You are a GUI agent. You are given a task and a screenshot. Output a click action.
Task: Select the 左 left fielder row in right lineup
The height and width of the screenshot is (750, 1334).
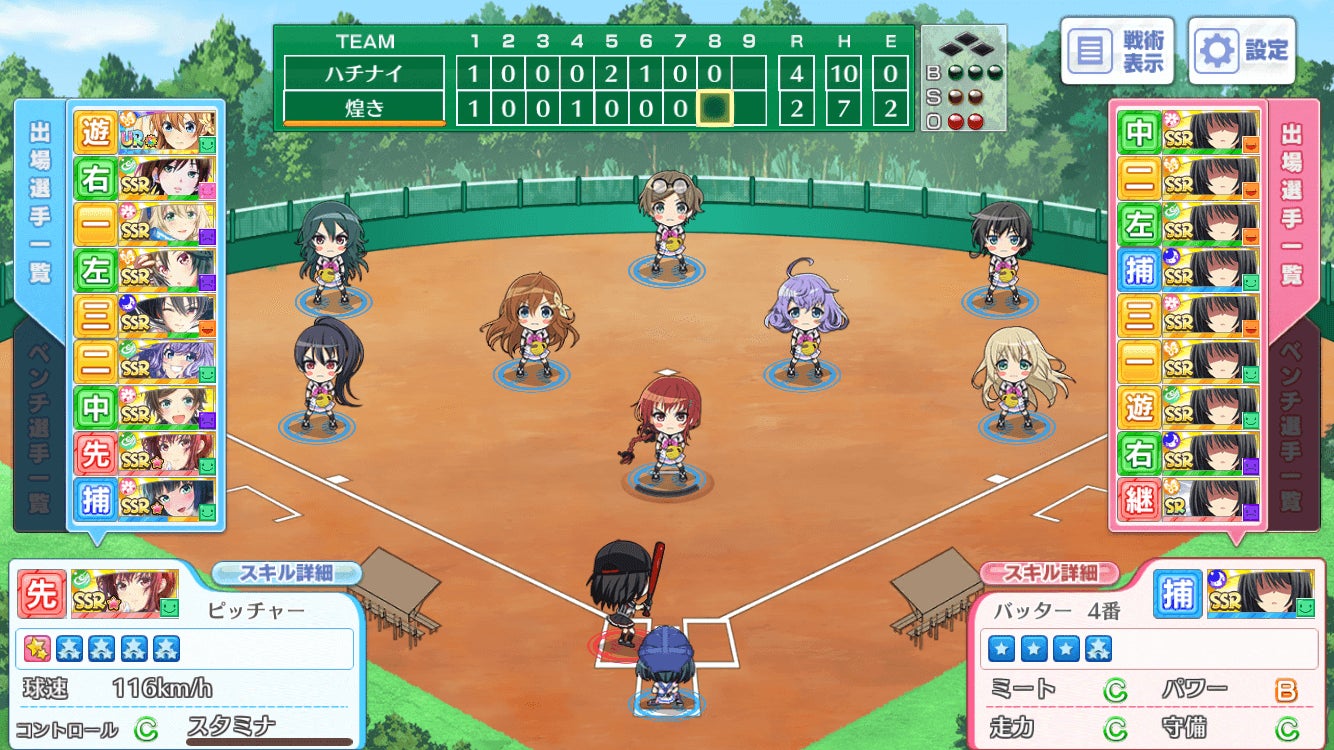1188,223
